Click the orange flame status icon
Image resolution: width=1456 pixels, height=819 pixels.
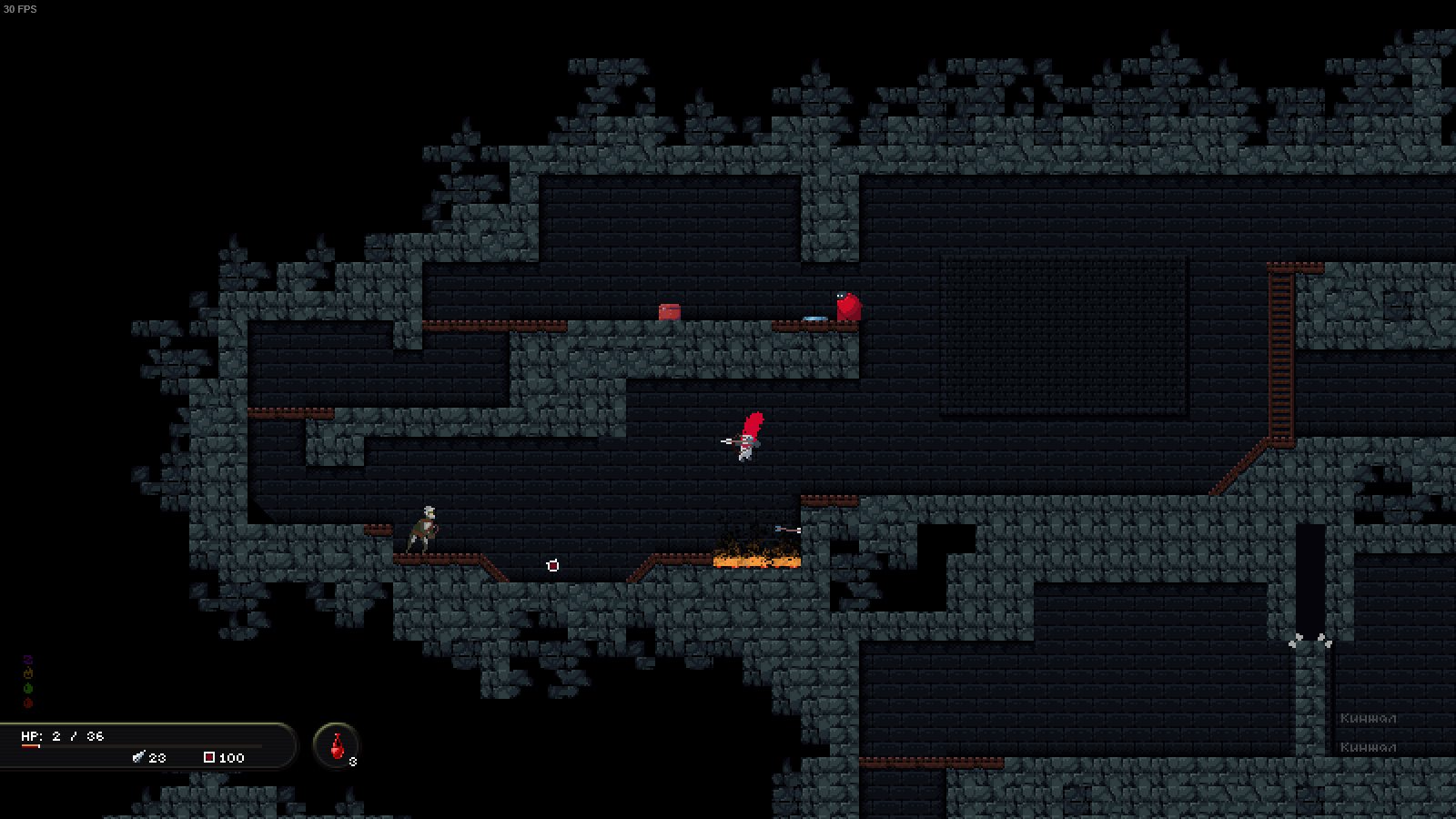point(28,673)
